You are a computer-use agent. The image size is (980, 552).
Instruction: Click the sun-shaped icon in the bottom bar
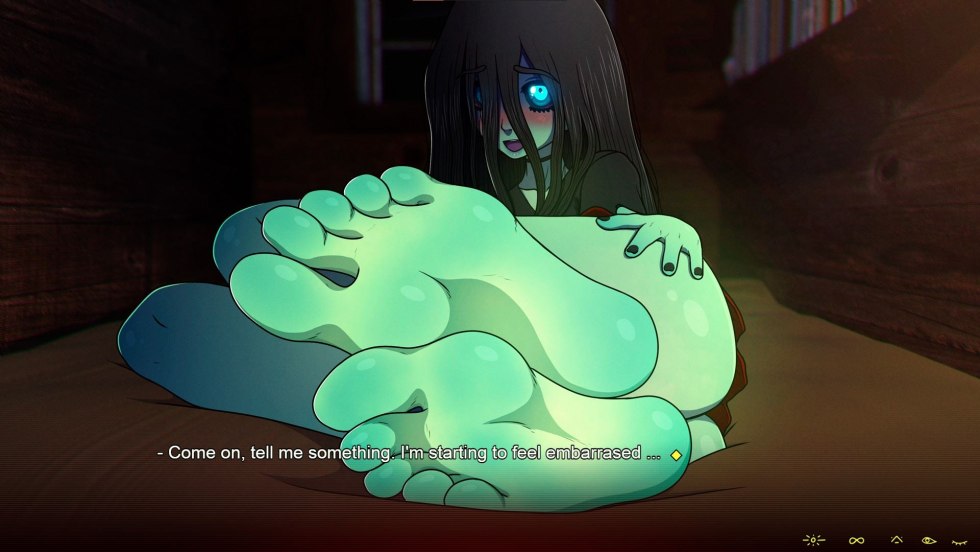tap(814, 541)
